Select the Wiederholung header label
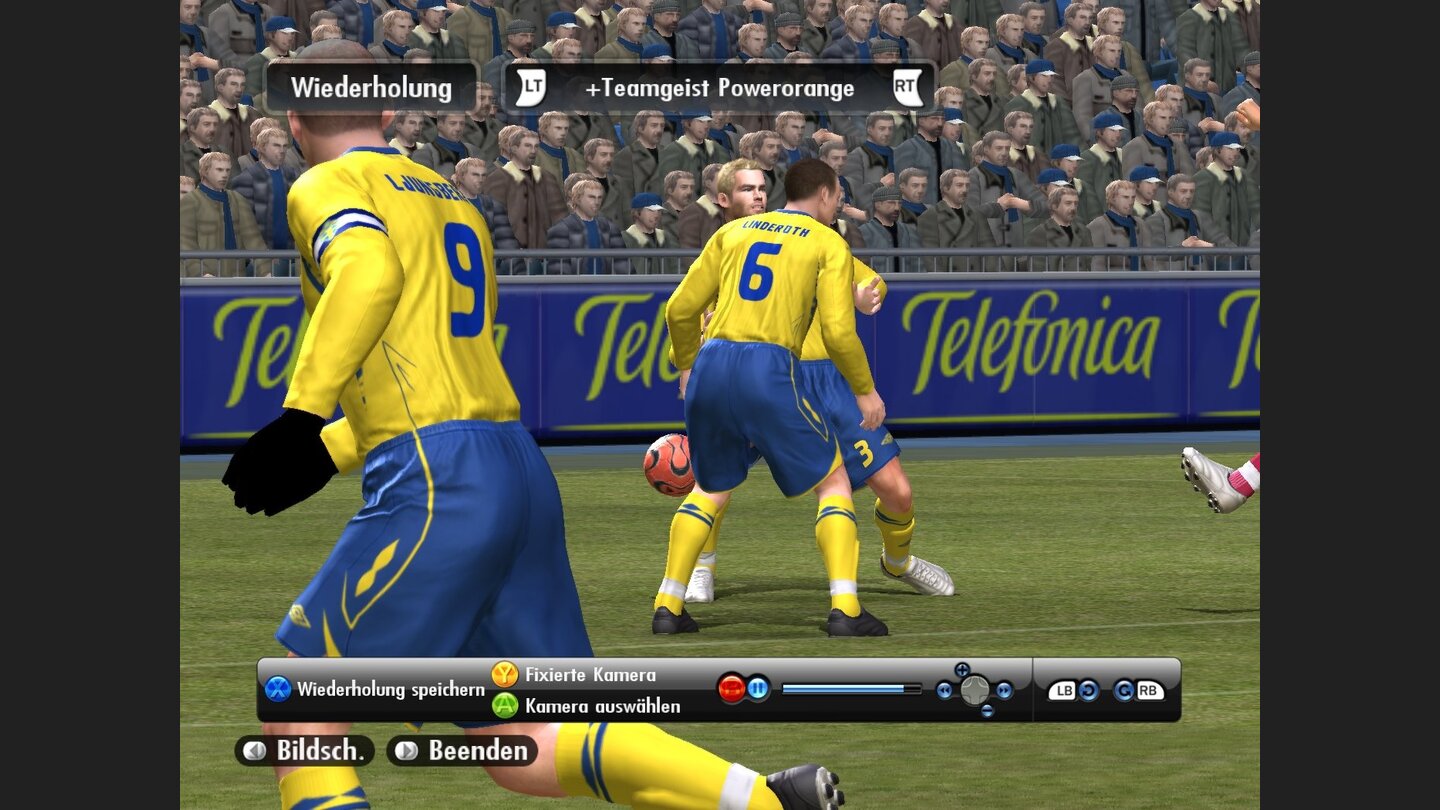 371,88
